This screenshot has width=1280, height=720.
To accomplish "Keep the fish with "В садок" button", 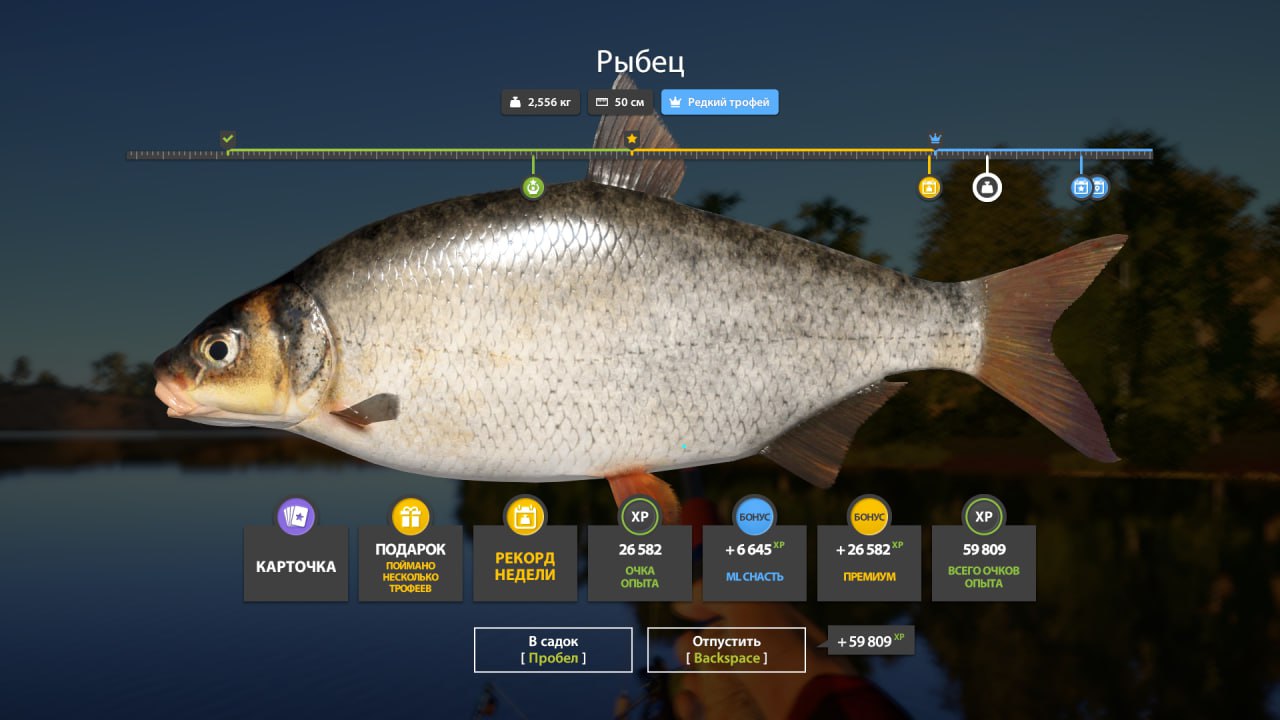I will (x=553, y=649).
